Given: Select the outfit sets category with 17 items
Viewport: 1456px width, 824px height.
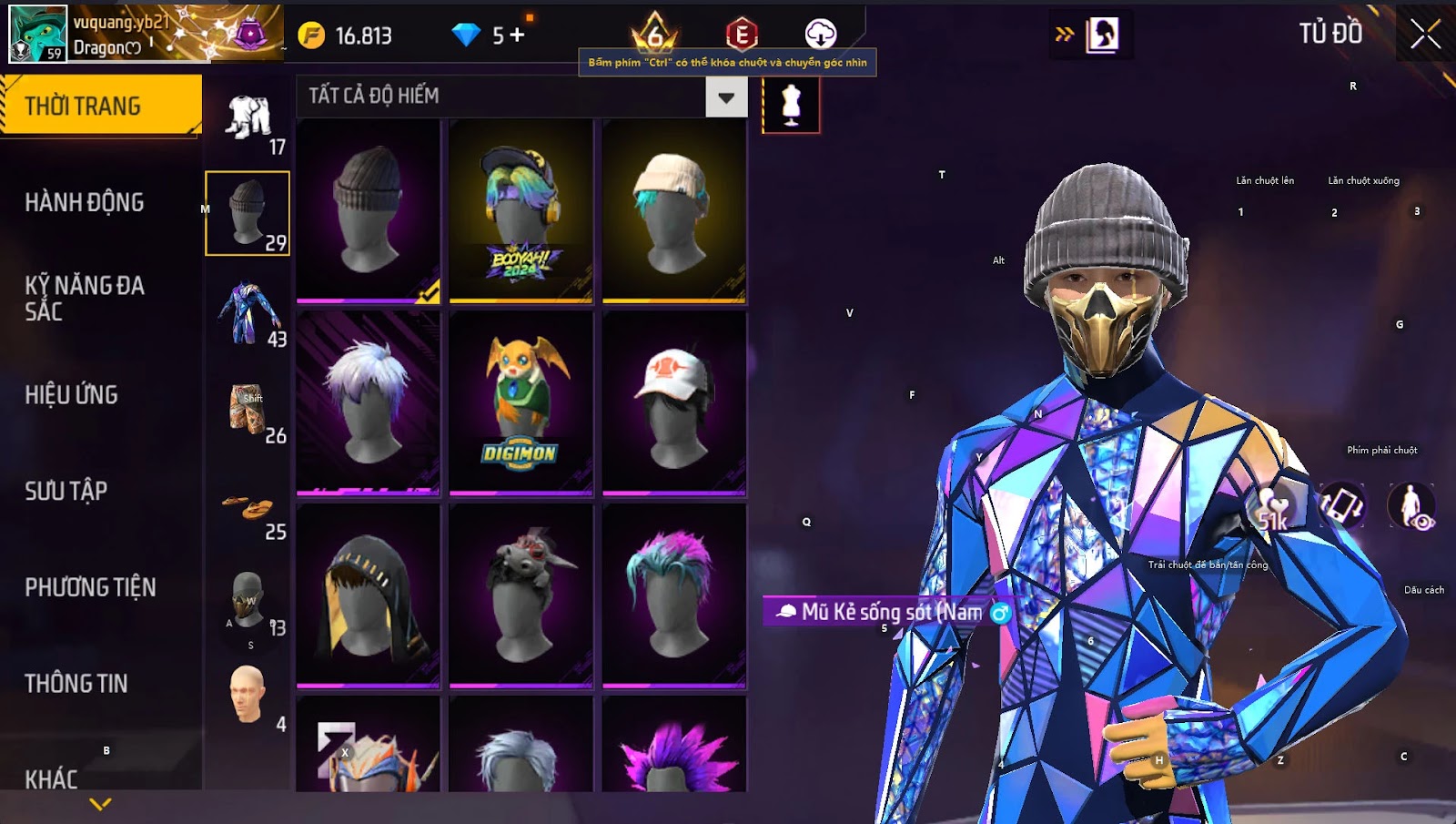Looking at the screenshot, I should tap(248, 118).
